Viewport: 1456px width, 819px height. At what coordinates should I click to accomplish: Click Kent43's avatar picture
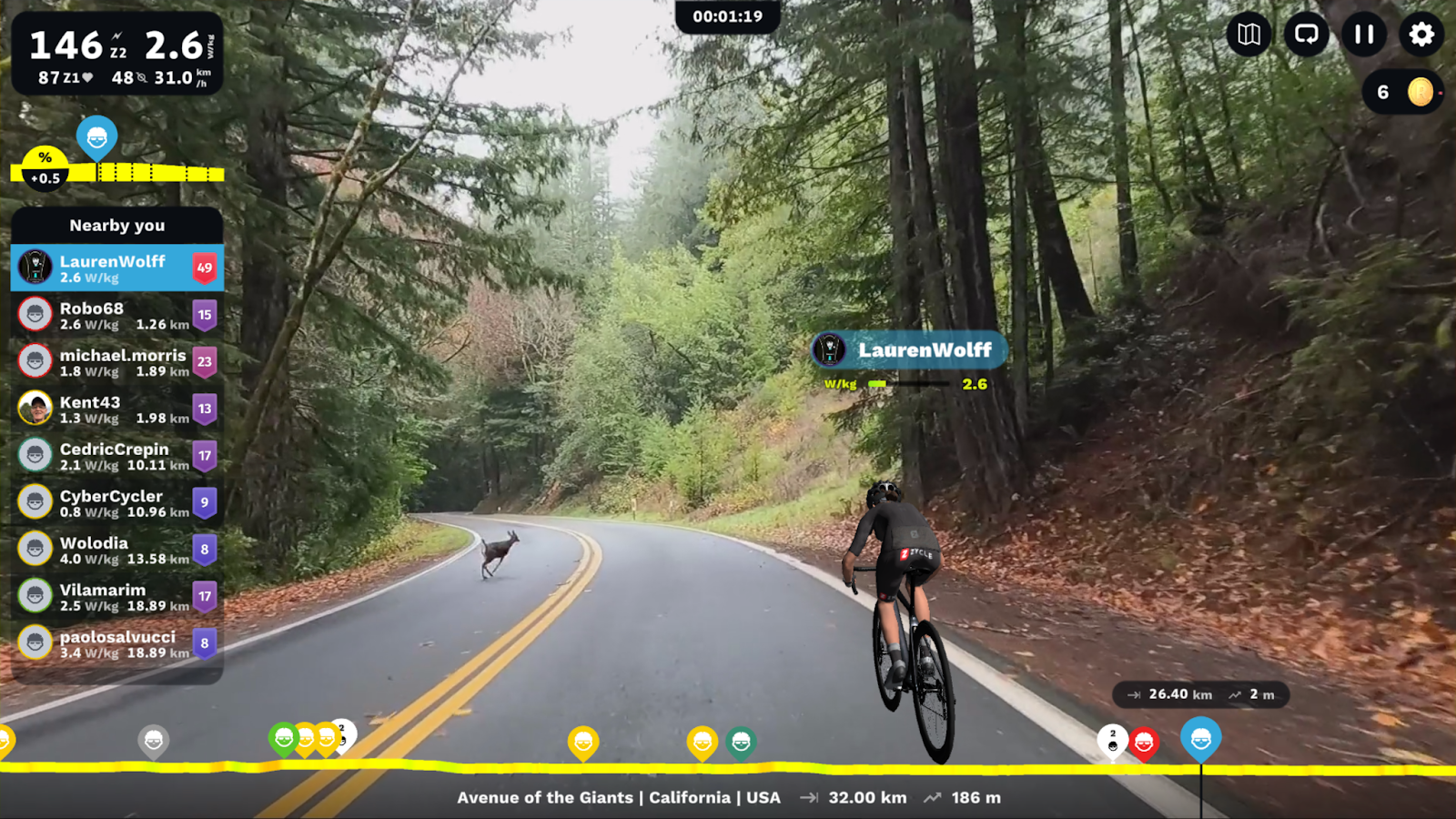click(33, 409)
